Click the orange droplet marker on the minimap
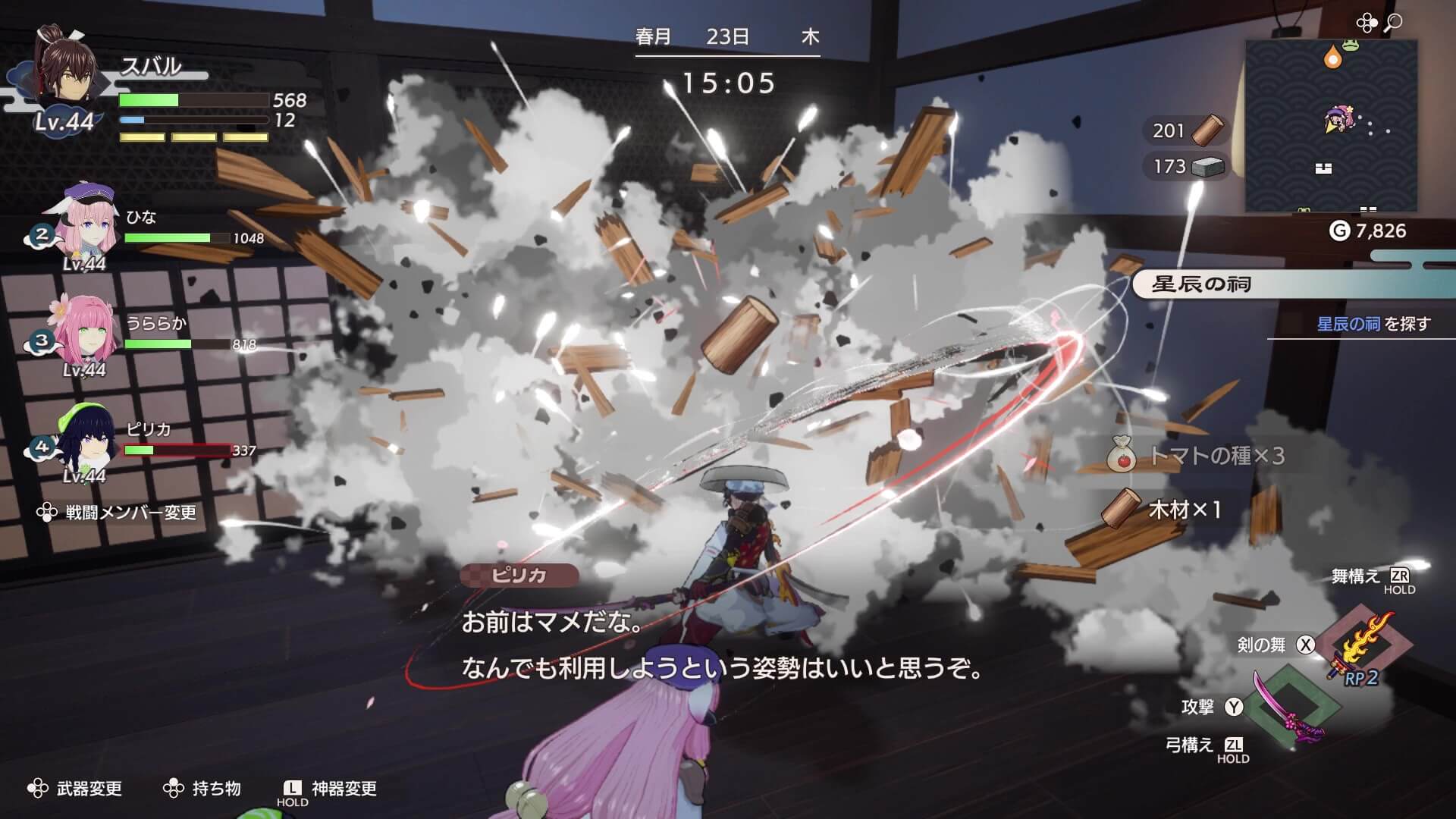This screenshot has width=1456, height=819. pyautogui.click(x=1333, y=58)
